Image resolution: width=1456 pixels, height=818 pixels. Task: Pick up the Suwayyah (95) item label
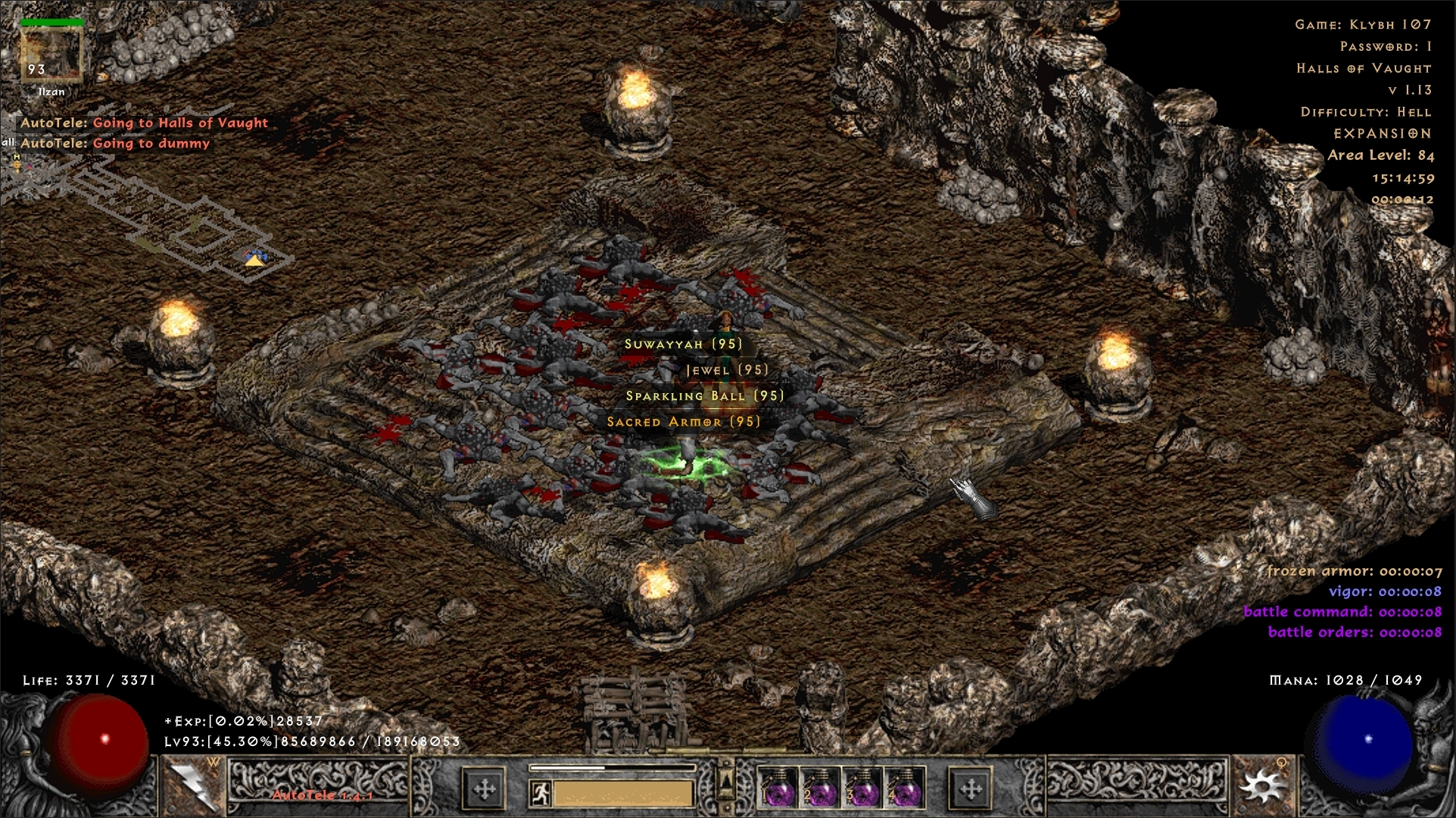[x=682, y=344]
